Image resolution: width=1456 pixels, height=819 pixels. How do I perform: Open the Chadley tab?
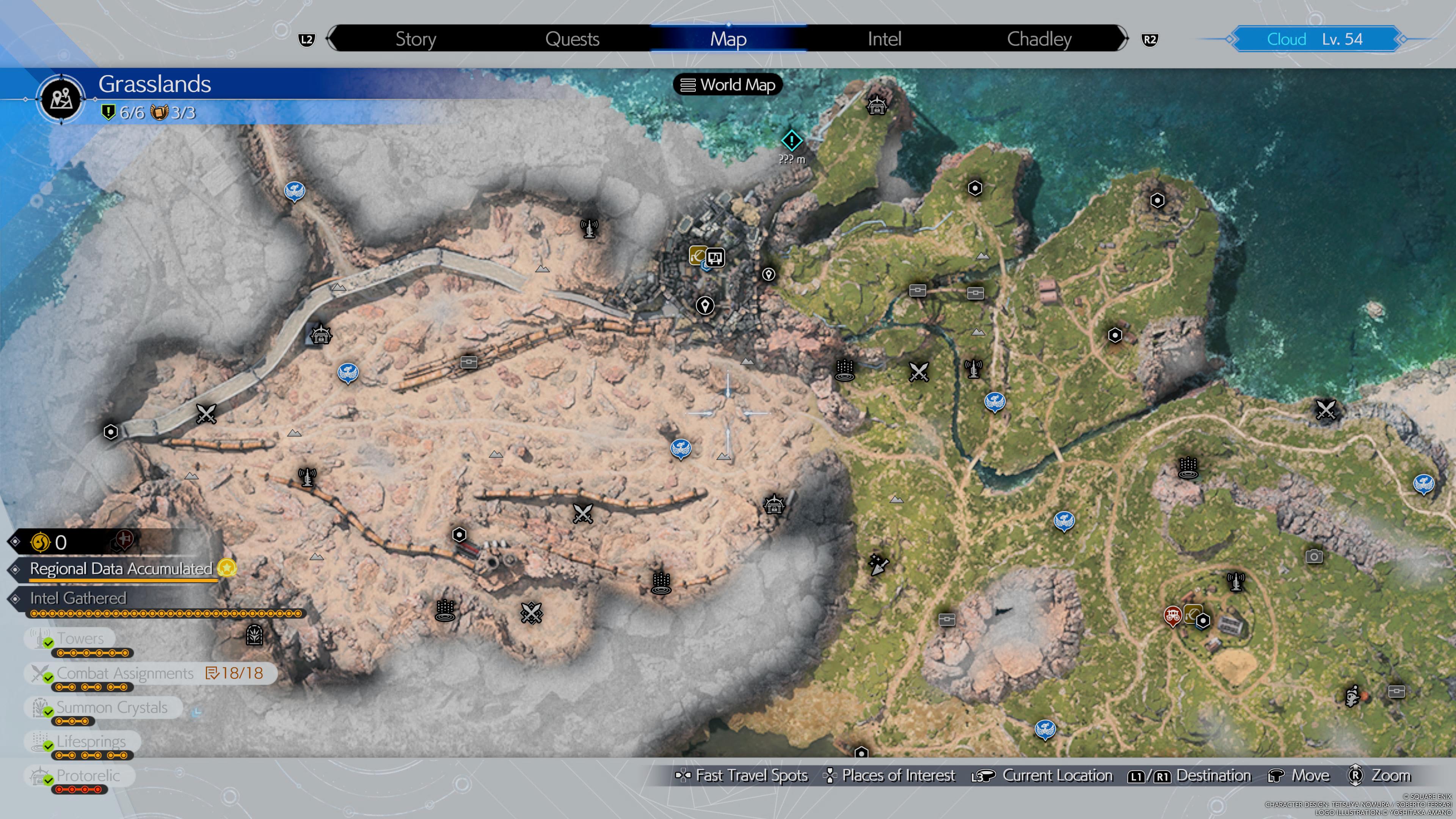tap(1039, 38)
